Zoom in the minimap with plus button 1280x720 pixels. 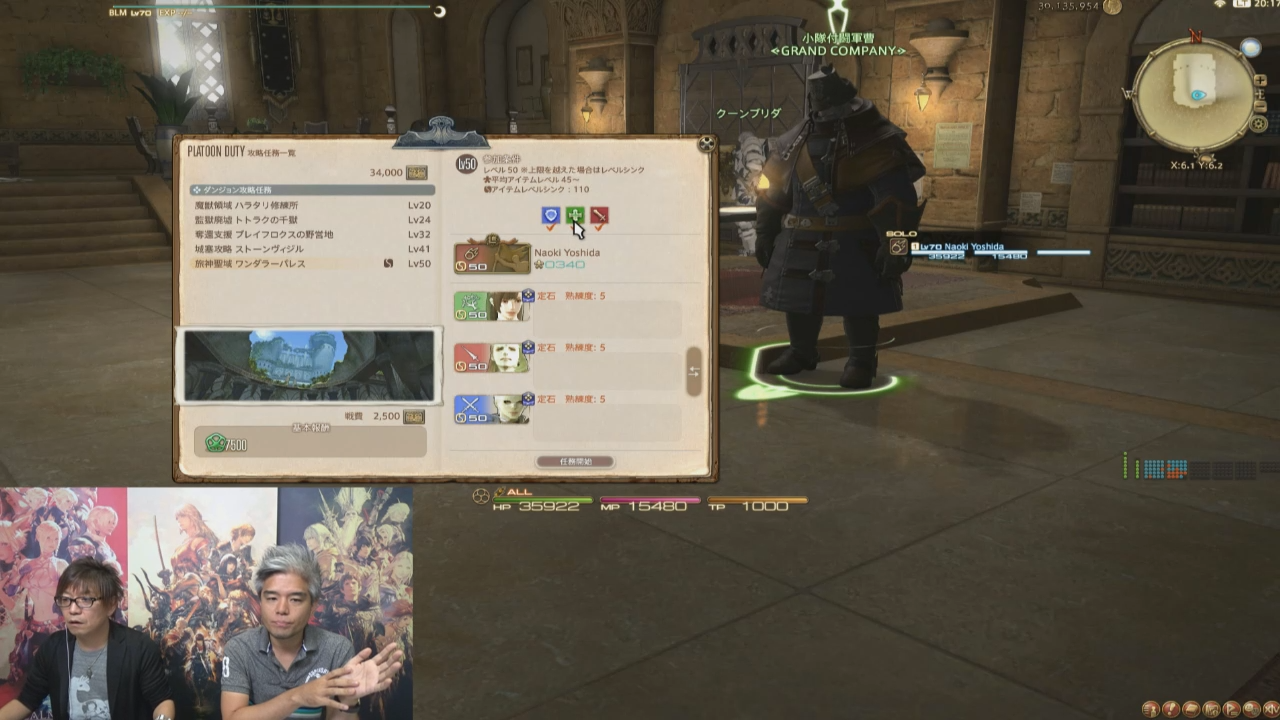click(1262, 80)
